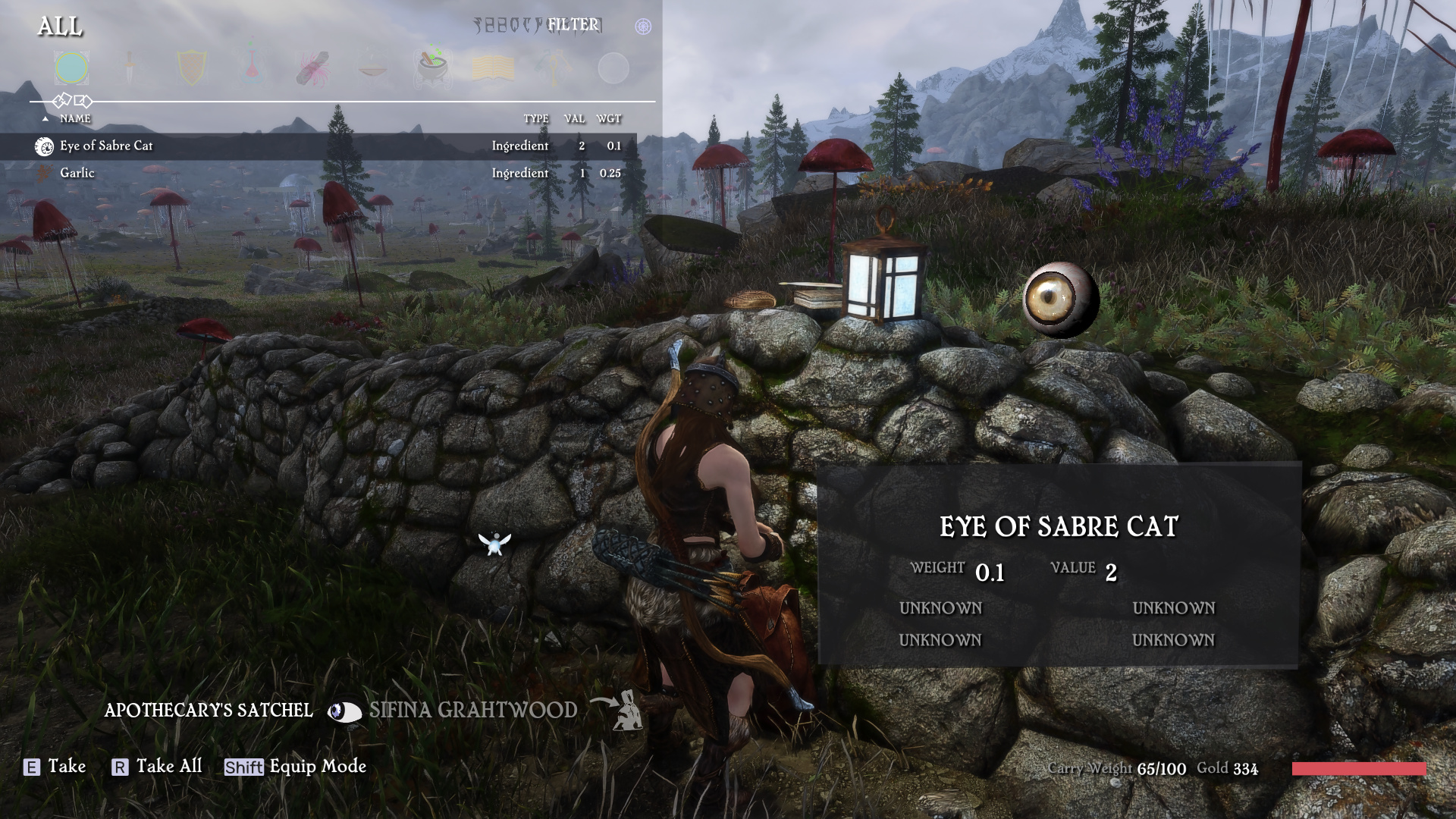The image size is (1456, 819).
Task: Sort items by Val column
Action: pos(574,118)
